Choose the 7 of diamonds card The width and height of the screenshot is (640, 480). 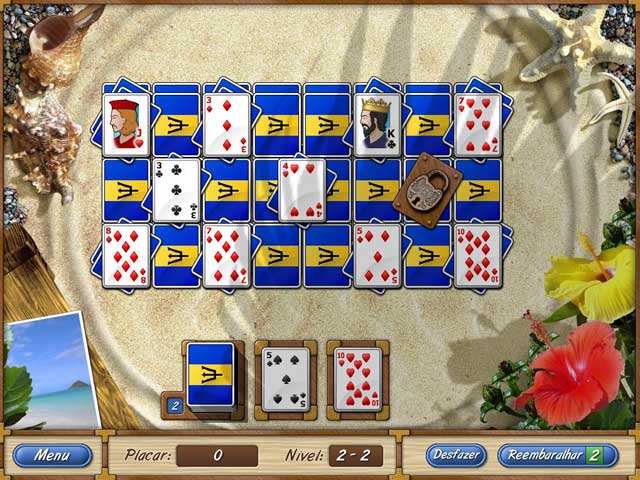[x=227, y=255]
